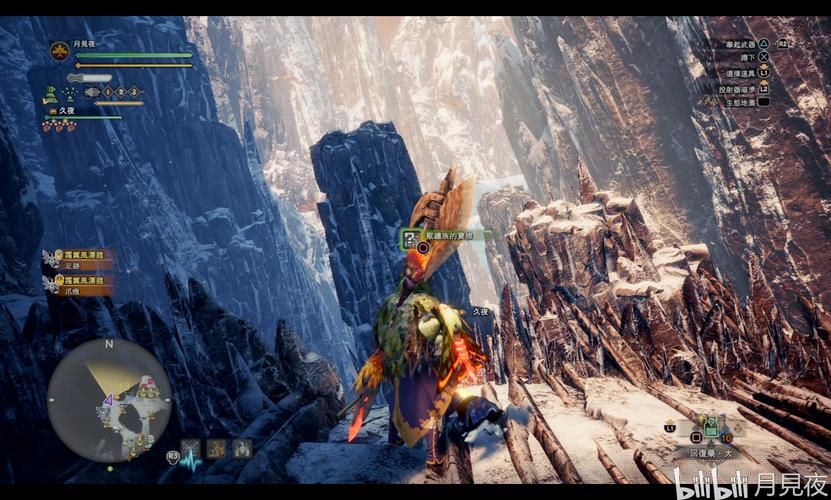Click the 爪痕 tracking notification
Screen dimensions: 831x500
(80, 285)
